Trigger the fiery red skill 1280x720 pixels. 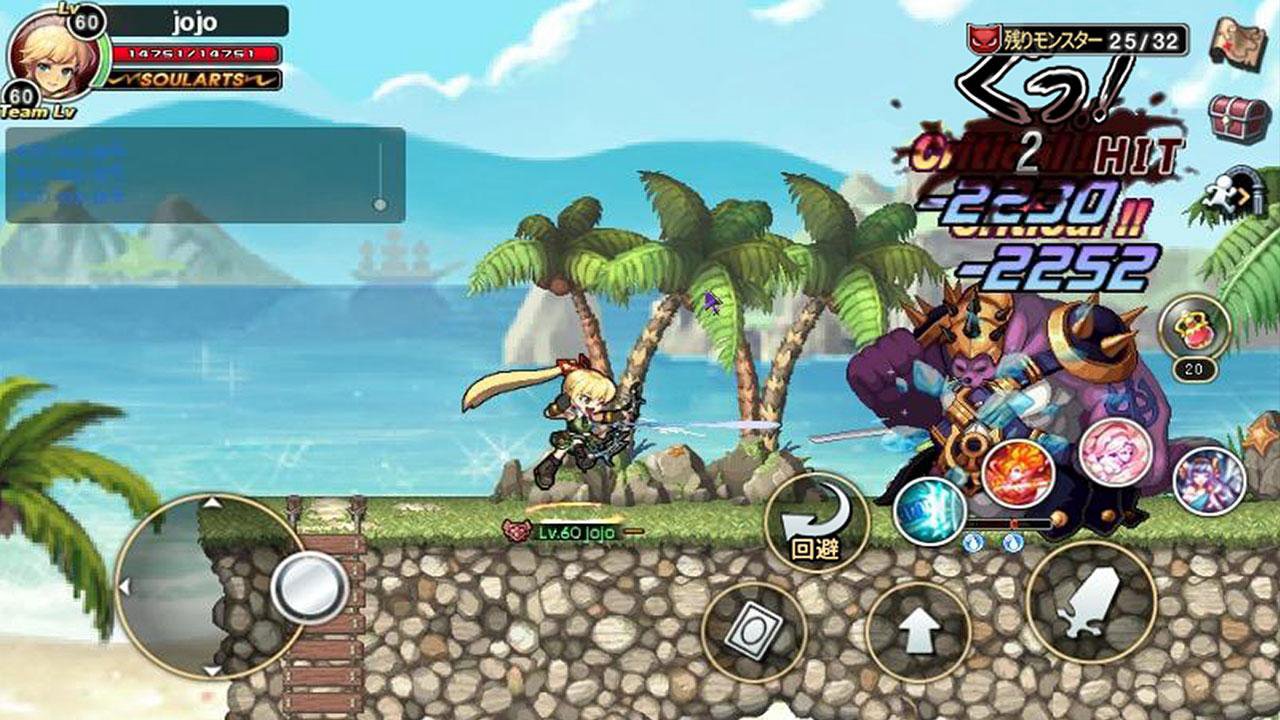(x=1018, y=473)
